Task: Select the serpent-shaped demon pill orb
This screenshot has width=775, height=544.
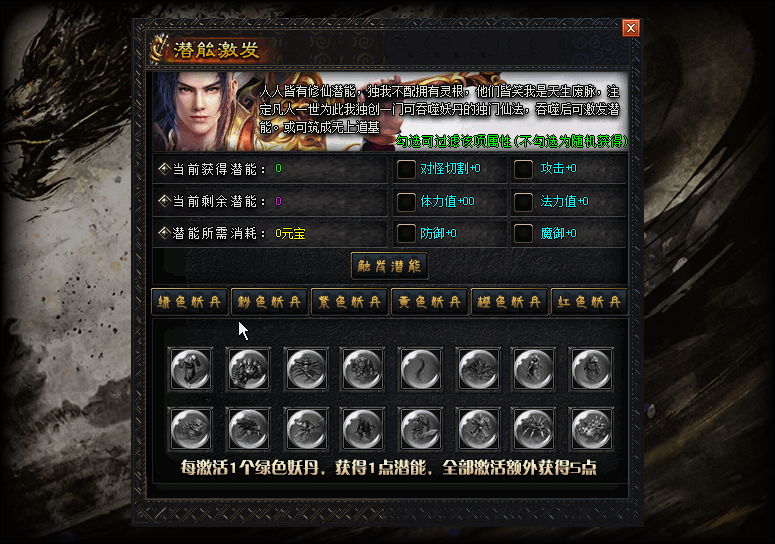Action: [x=419, y=369]
